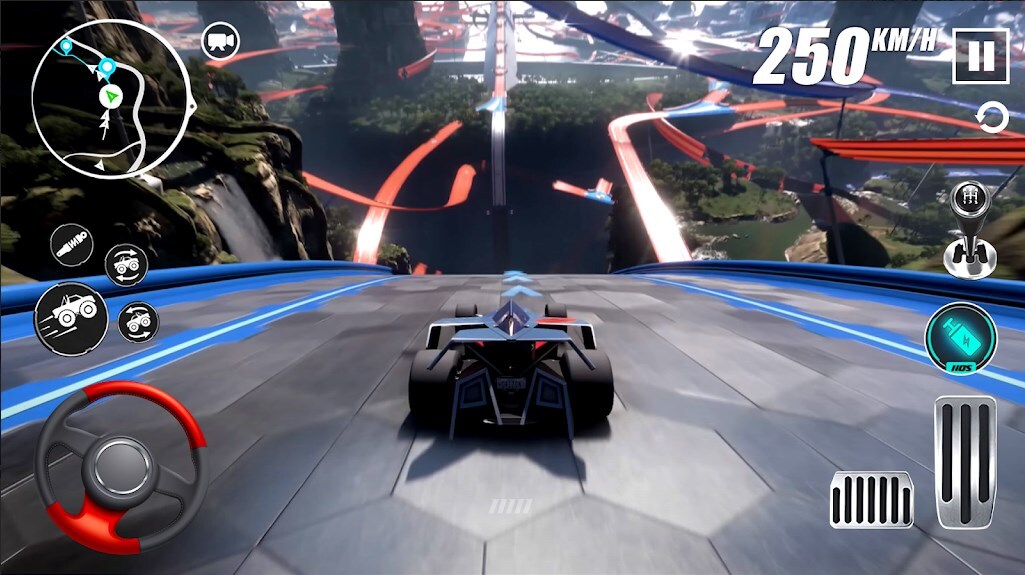The height and width of the screenshot is (575, 1025).
Task: Switch the camera view
Action: click(x=220, y=41)
